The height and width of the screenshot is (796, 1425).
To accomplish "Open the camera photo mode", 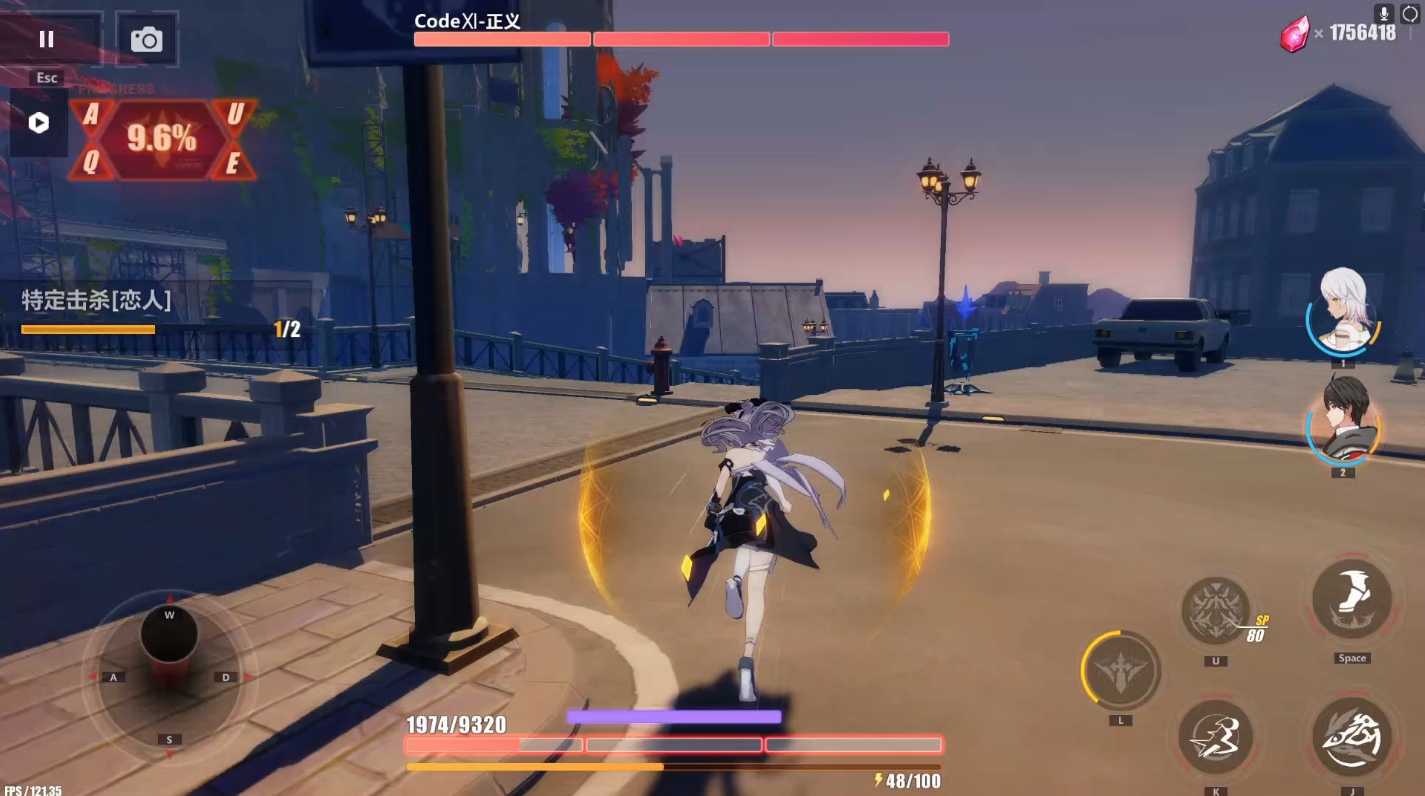I will point(147,39).
